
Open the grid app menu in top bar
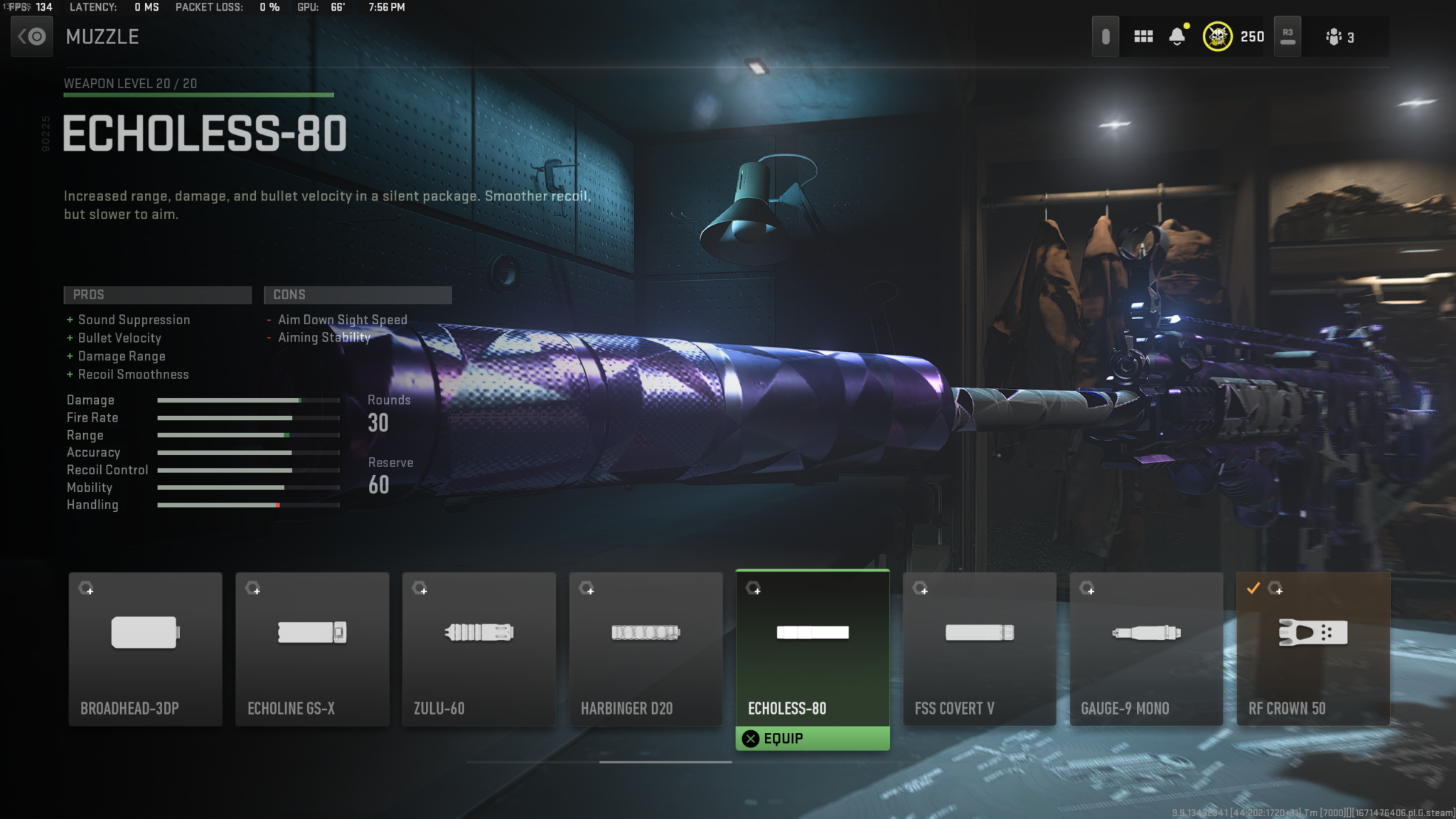[1144, 36]
